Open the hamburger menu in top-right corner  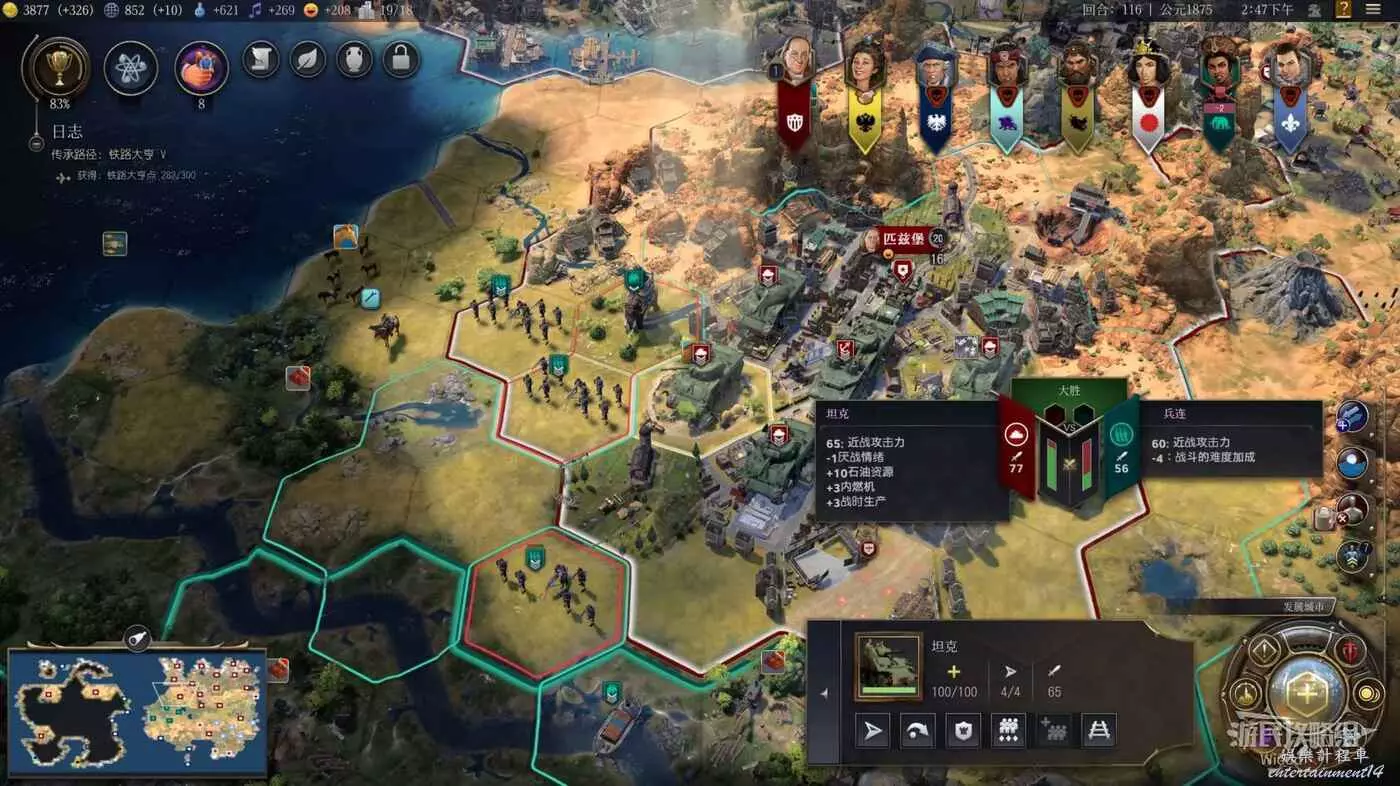(x=1373, y=10)
